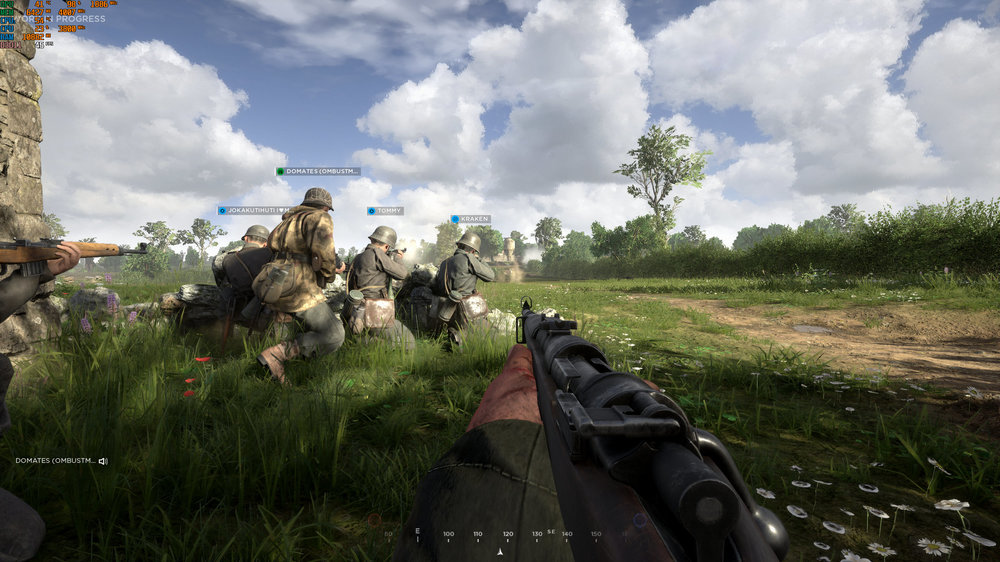Screen dimensions: 1000x562
Task: Click the speaker icon beside the talking player
Action: [103, 461]
